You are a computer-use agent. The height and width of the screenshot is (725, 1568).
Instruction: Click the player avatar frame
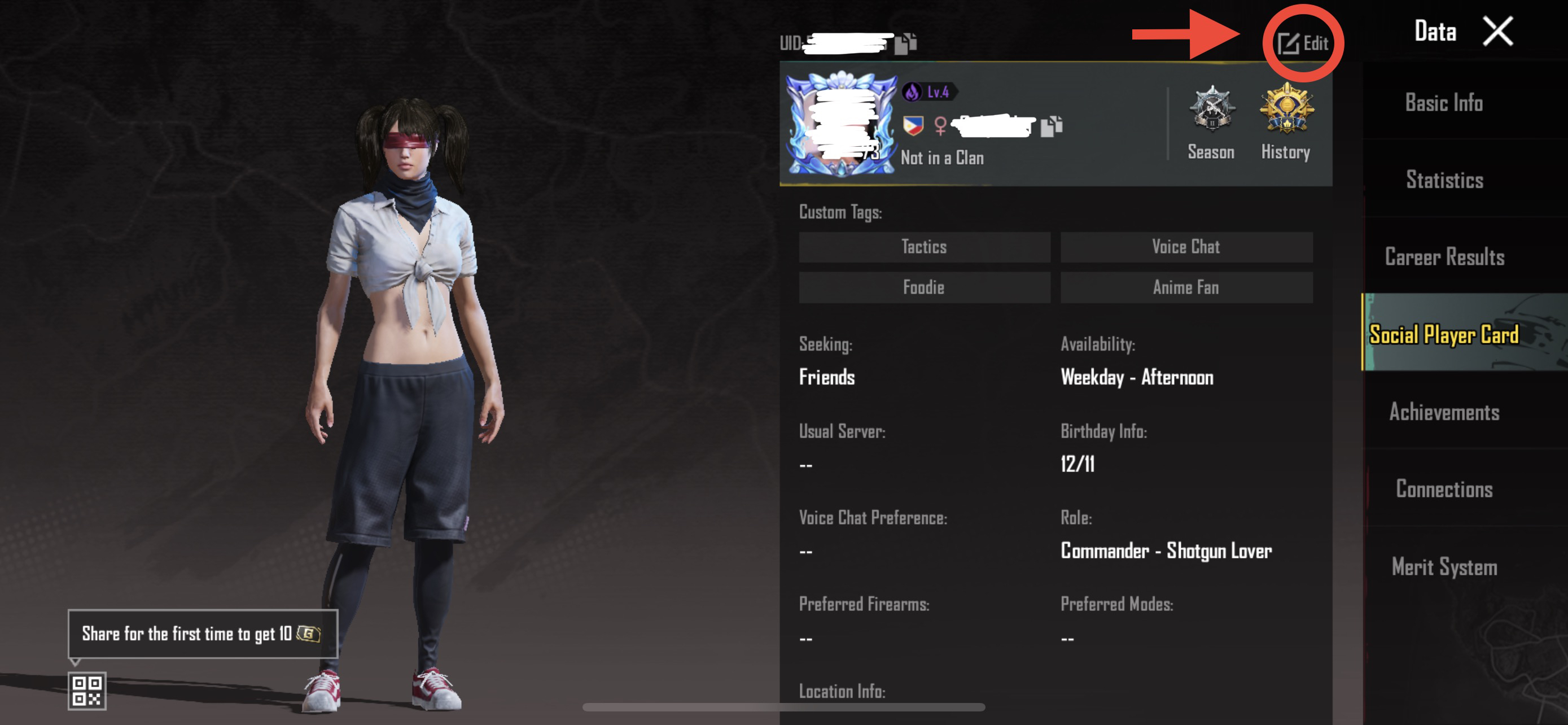tap(841, 125)
